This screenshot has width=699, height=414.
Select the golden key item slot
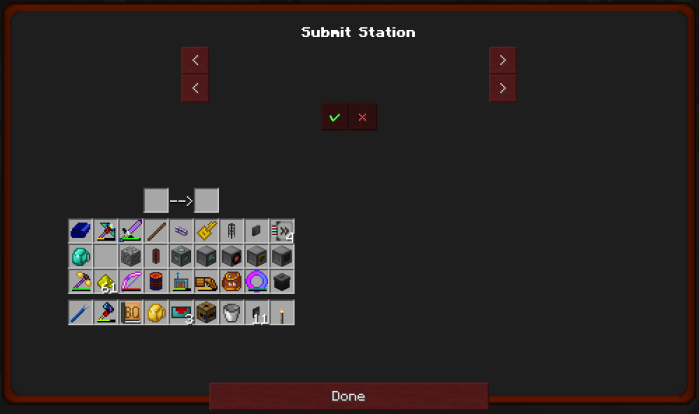pyautogui.click(x=206, y=231)
